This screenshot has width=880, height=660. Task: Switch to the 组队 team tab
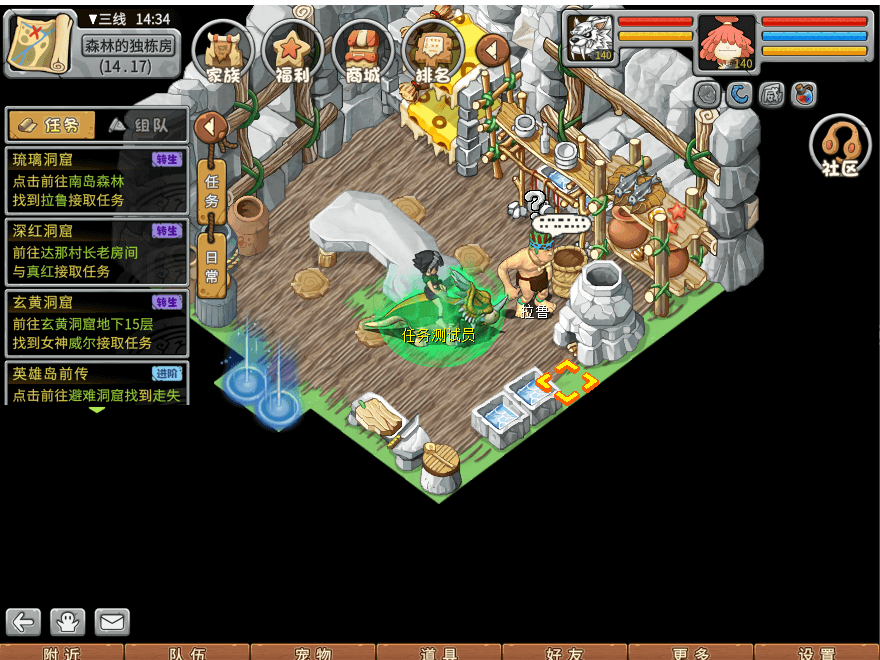pos(146,125)
